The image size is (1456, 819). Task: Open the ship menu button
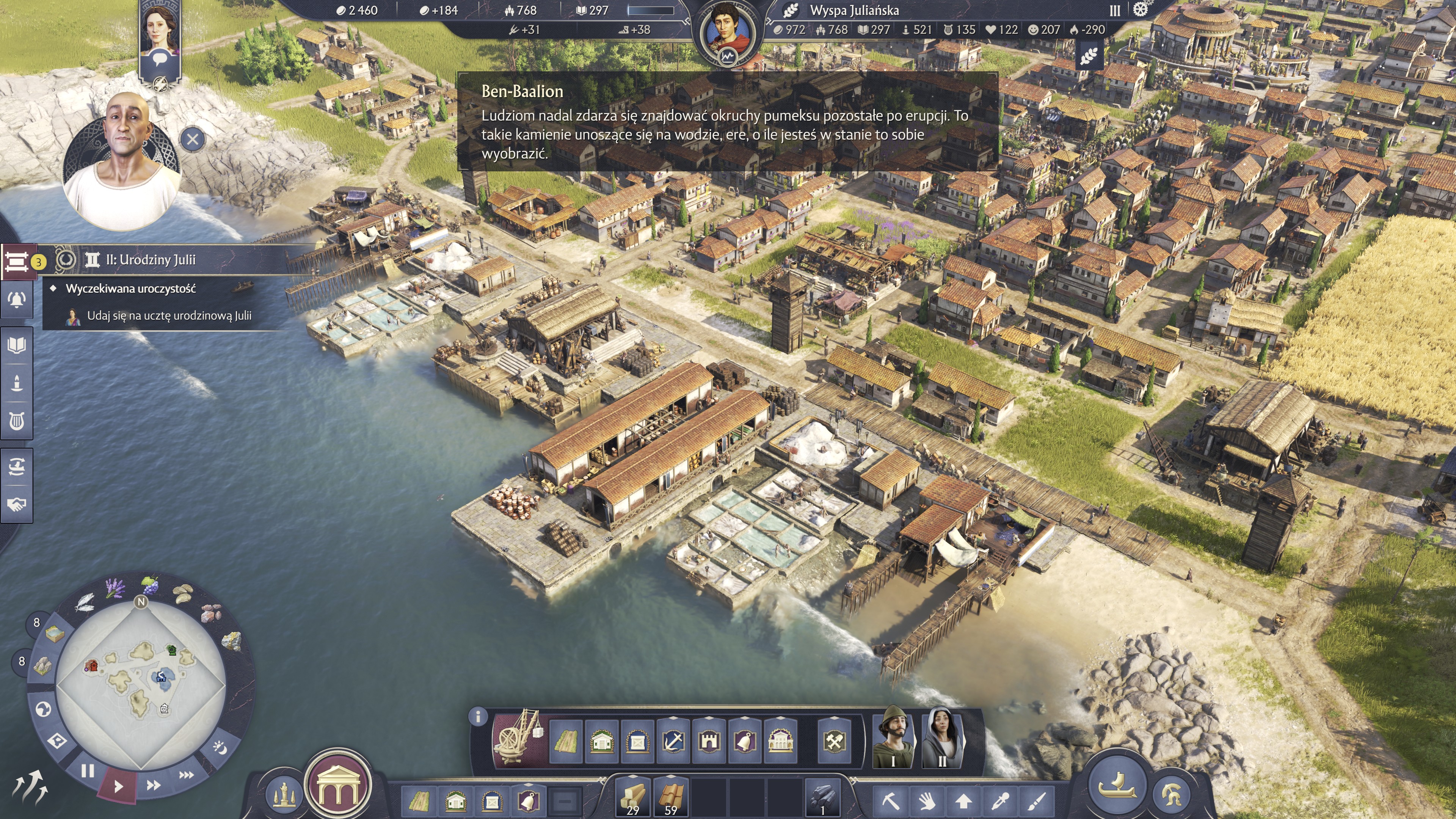pos(1117,786)
